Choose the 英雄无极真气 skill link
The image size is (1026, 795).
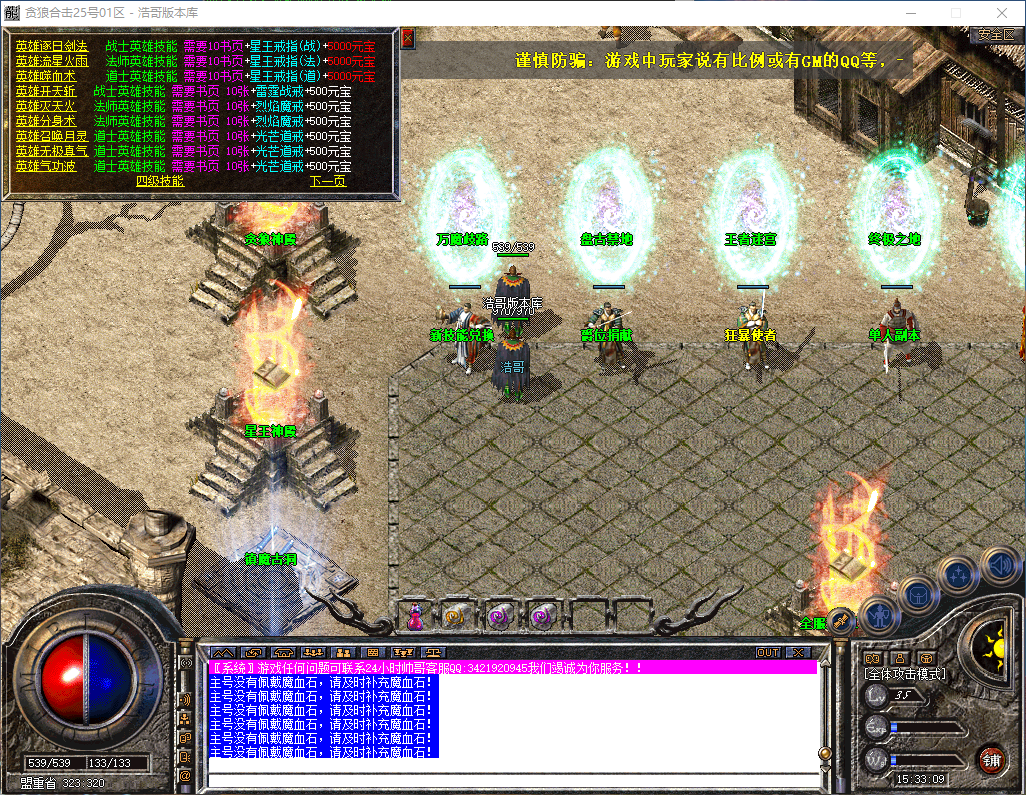pos(51,151)
